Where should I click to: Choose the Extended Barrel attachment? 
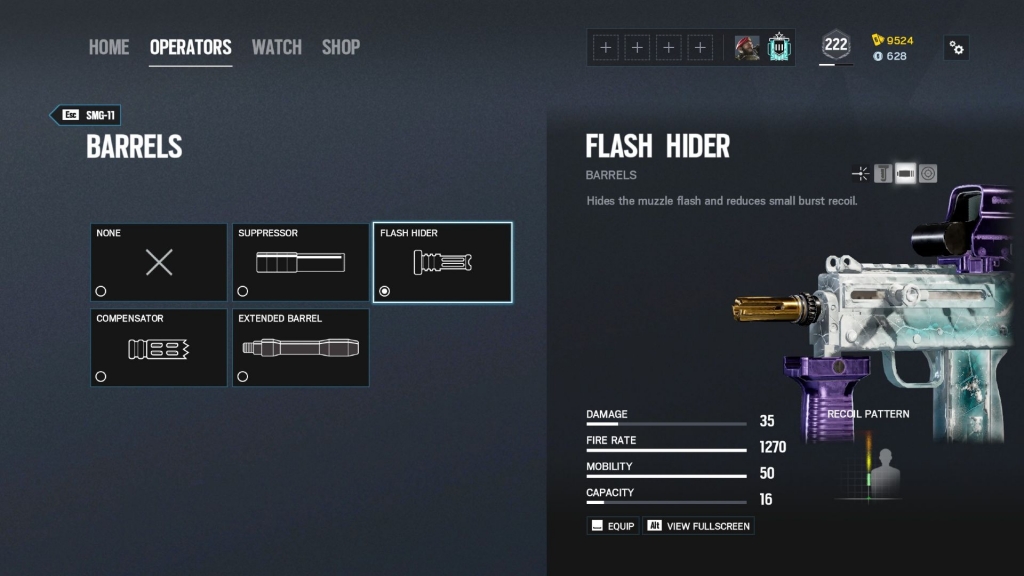point(301,347)
